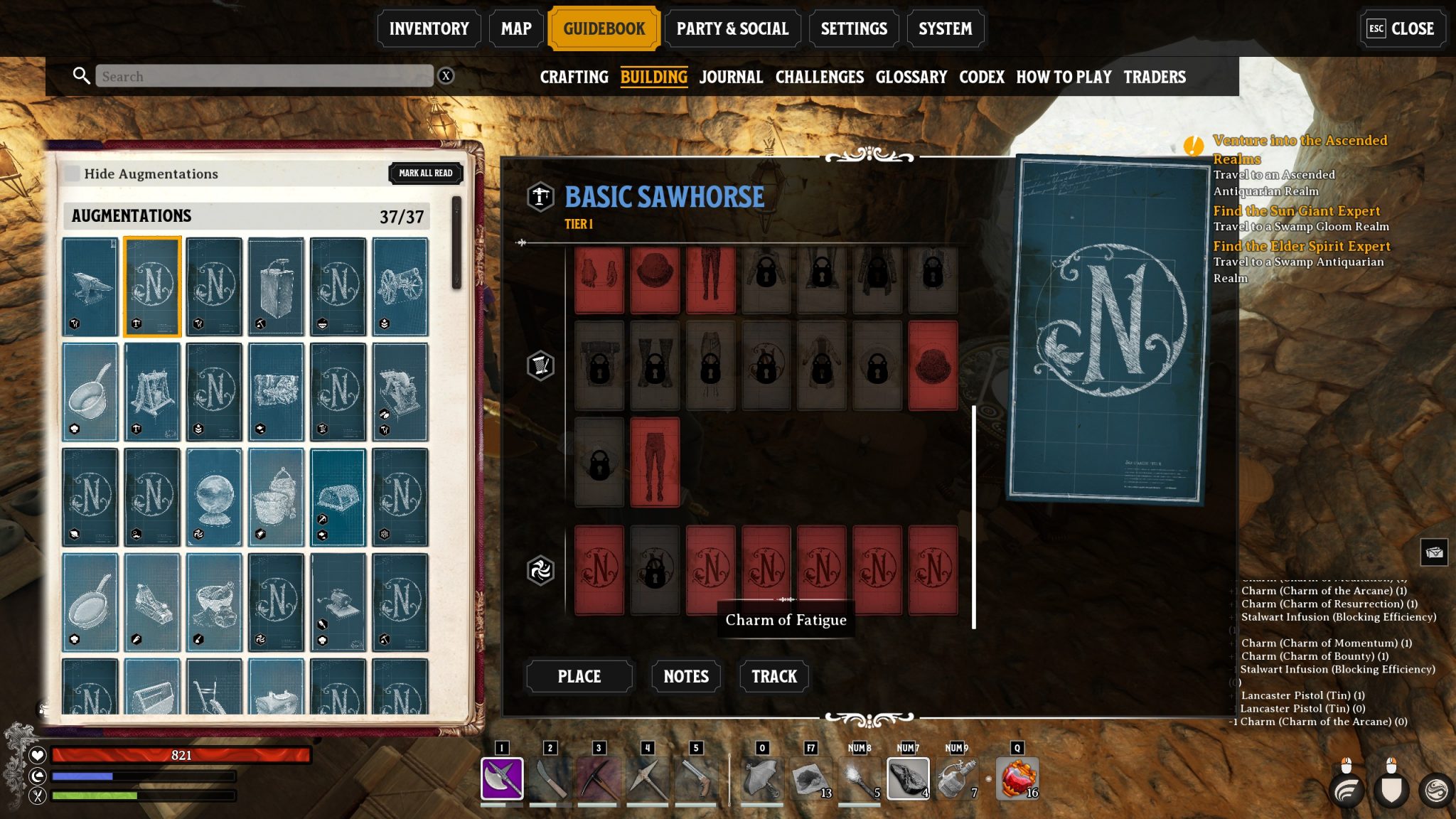Close the guidebook menu
The width and height of the screenshot is (1456, 819).
pos(1401,29)
